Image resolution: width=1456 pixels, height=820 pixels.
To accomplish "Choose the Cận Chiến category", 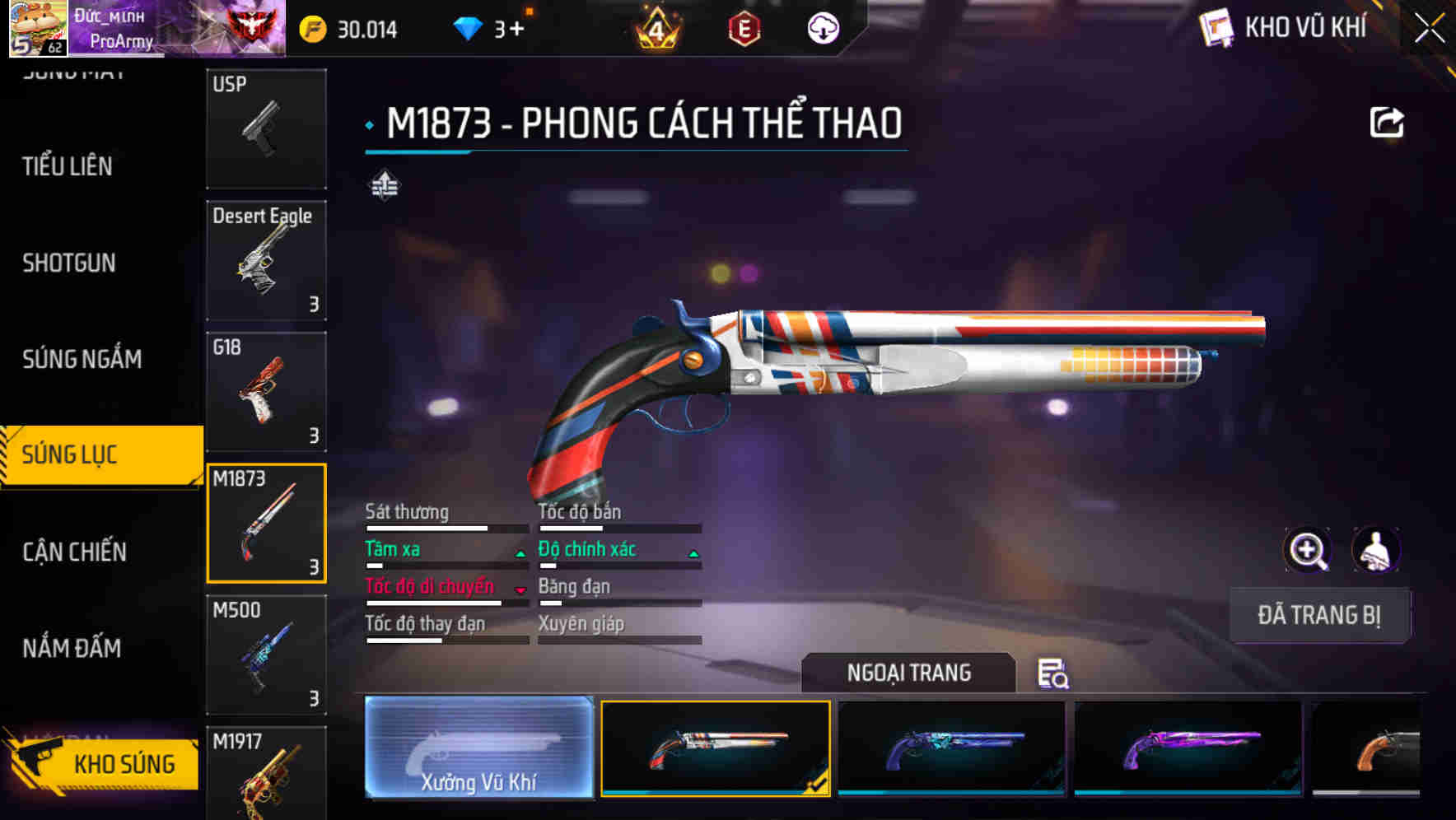I will 75,552.
